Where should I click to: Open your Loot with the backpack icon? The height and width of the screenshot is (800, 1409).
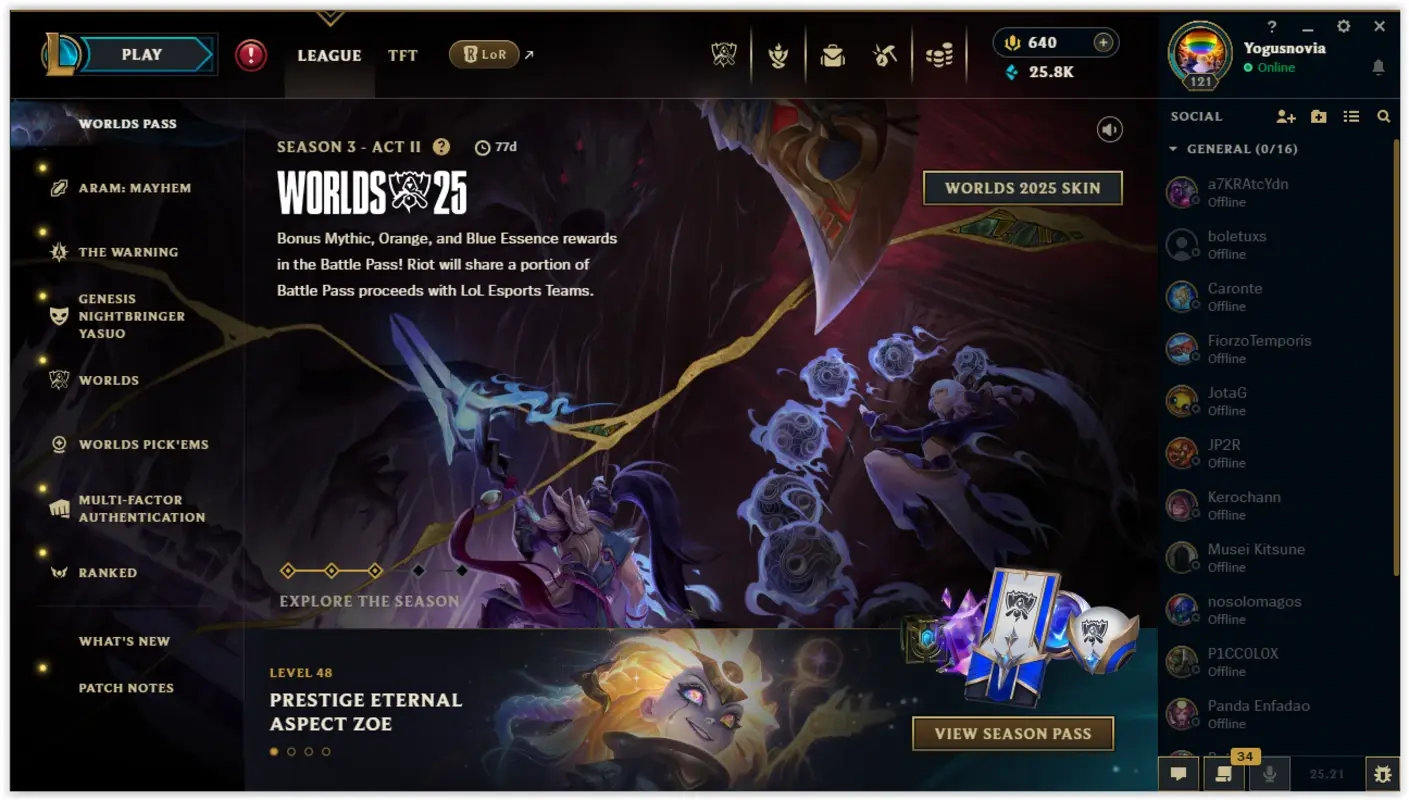pyautogui.click(x=833, y=55)
